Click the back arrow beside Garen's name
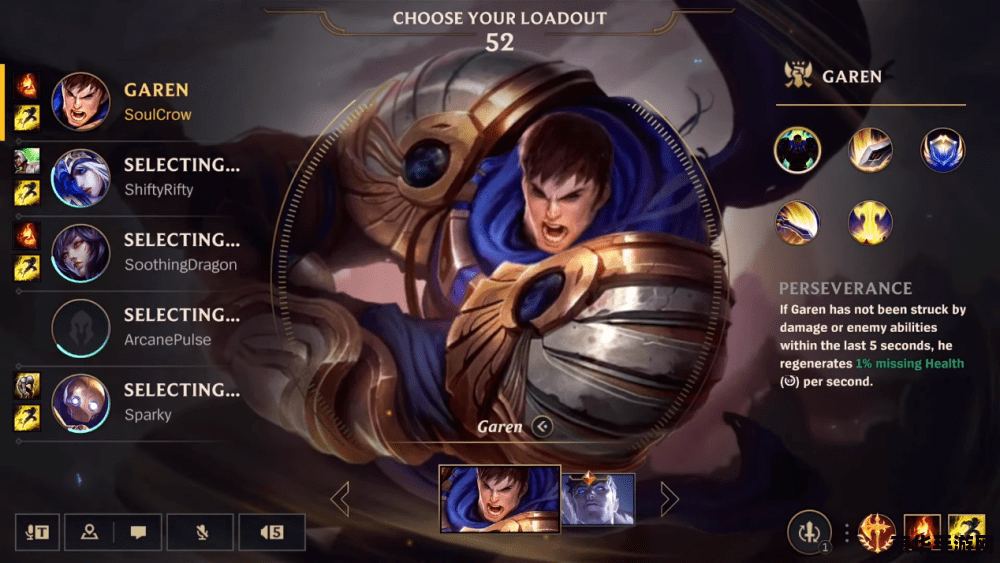Image resolution: width=1000 pixels, height=563 pixels. [x=542, y=427]
